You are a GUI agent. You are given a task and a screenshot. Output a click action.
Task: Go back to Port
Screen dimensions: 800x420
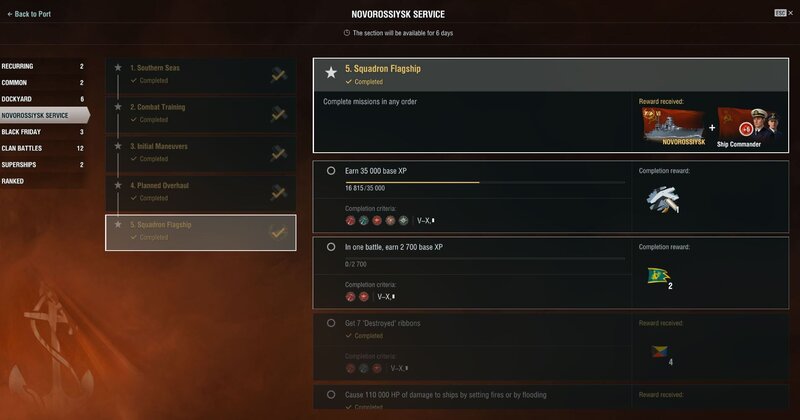click(31, 14)
